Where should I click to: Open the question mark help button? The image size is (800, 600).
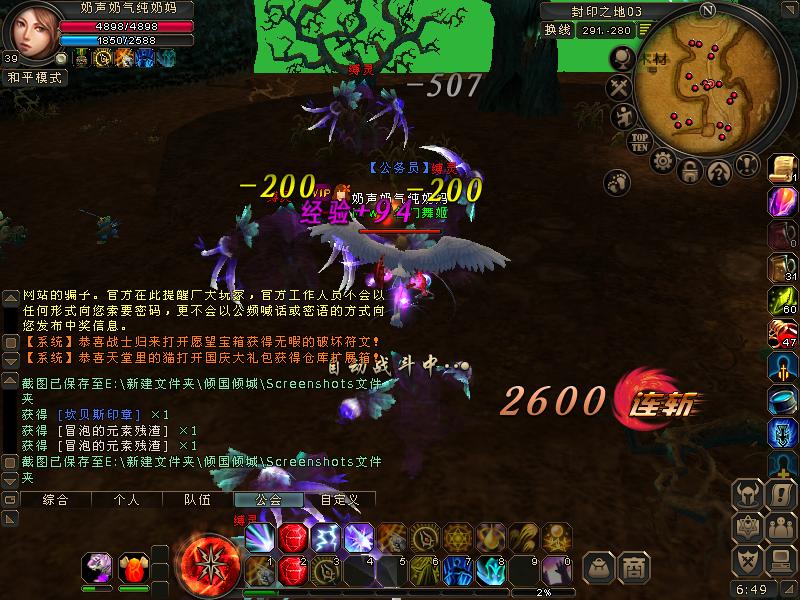coord(718,172)
